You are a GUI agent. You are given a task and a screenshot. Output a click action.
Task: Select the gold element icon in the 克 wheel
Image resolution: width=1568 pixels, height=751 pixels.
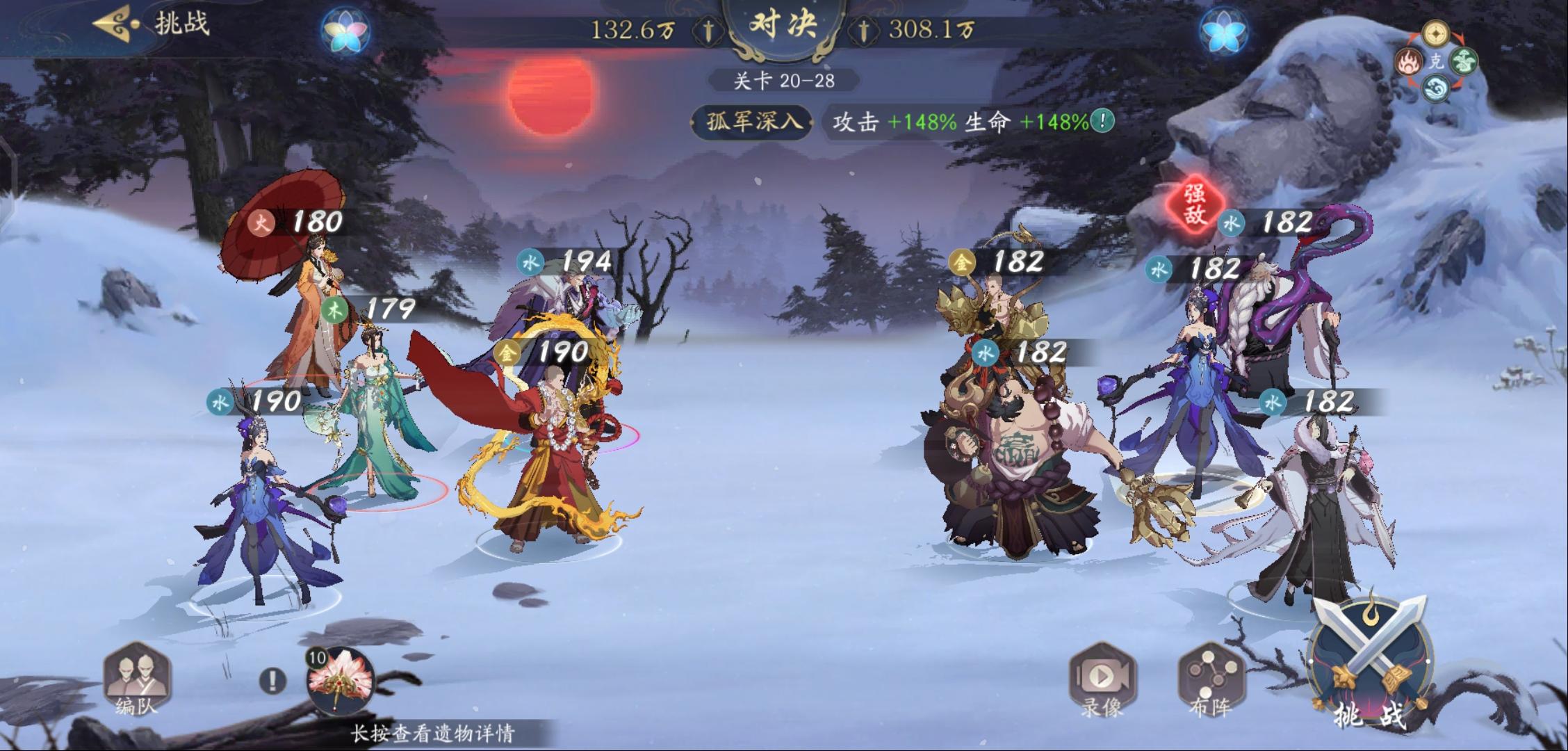(x=1435, y=35)
